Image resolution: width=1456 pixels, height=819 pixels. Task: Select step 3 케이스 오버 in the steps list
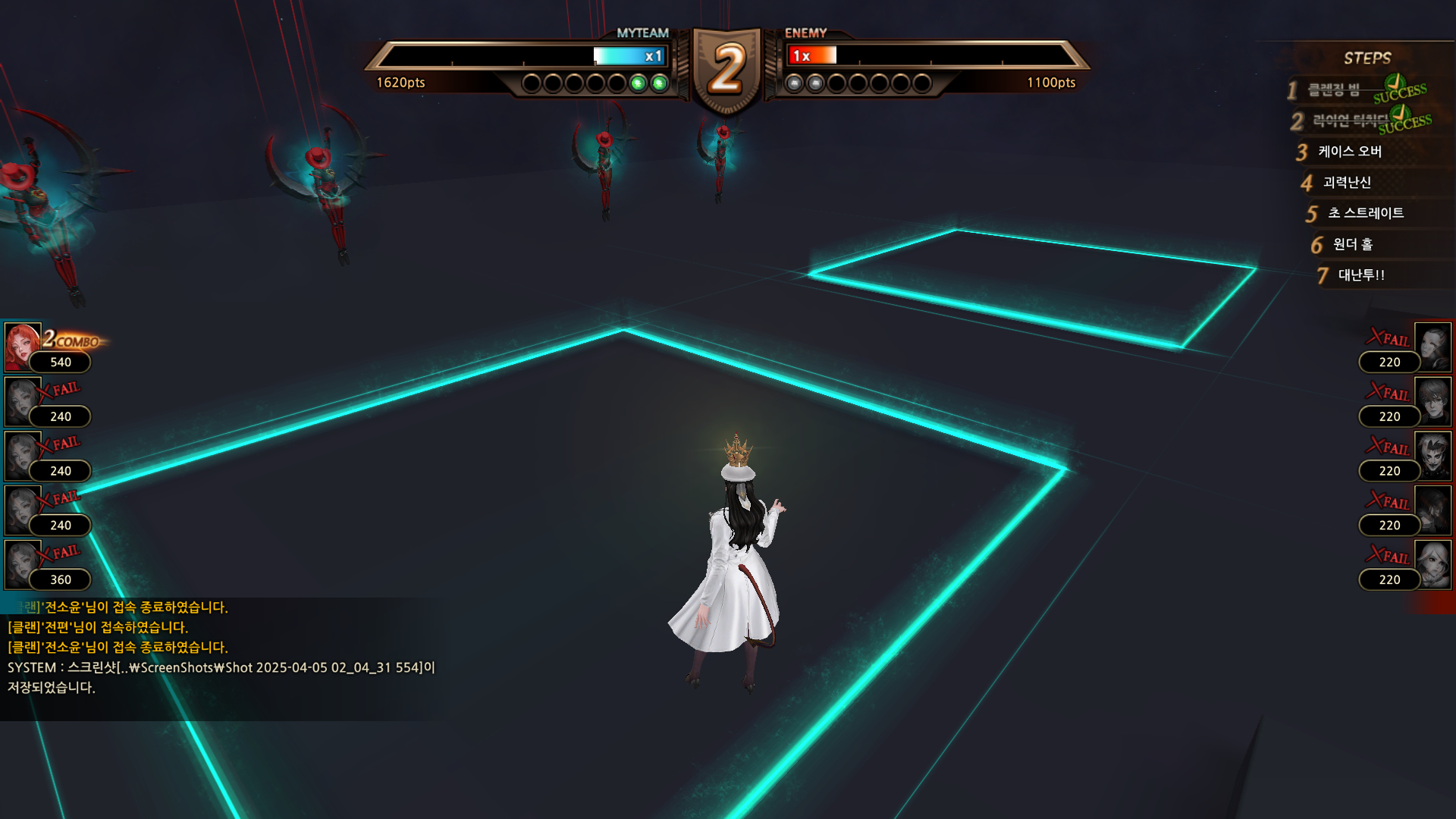[1350, 152]
